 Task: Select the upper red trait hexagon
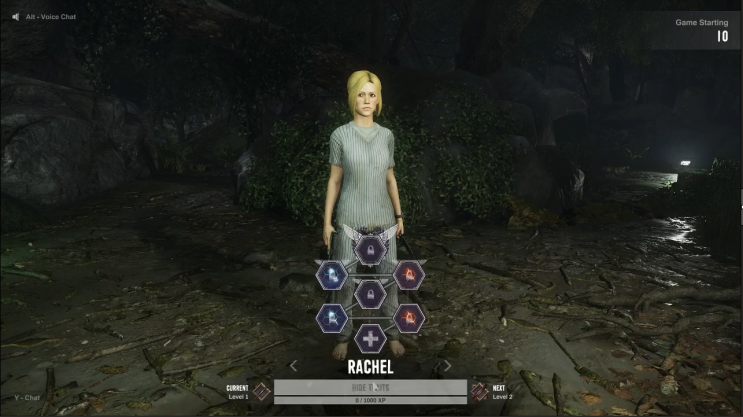(408, 274)
